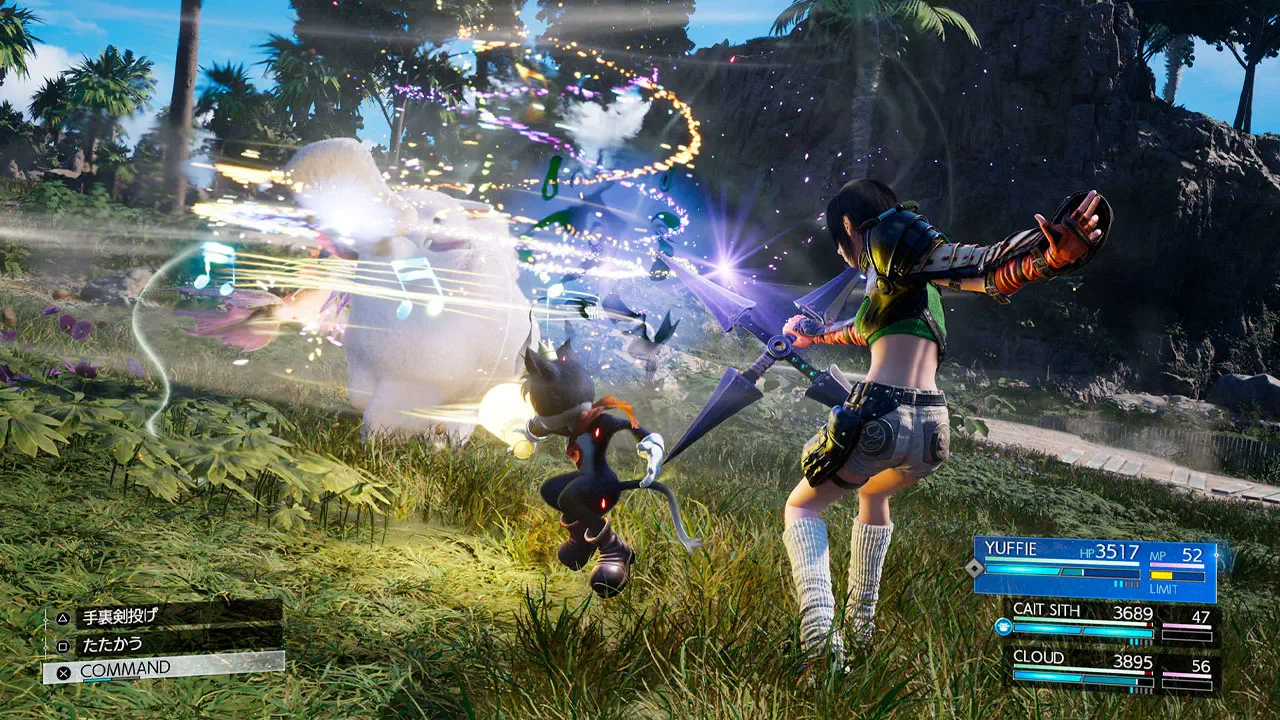The image size is (1280, 720).
Task: Choose the たたかう attack command
Action: click(x=165, y=643)
